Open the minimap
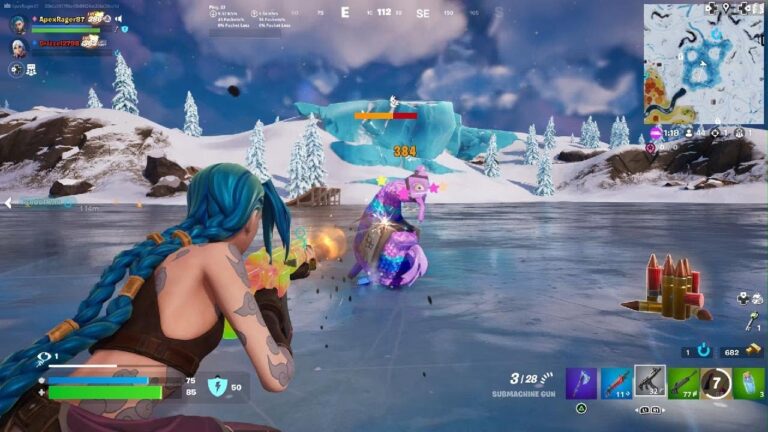The height and width of the screenshot is (432, 768). pyautogui.click(x=703, y=62)
